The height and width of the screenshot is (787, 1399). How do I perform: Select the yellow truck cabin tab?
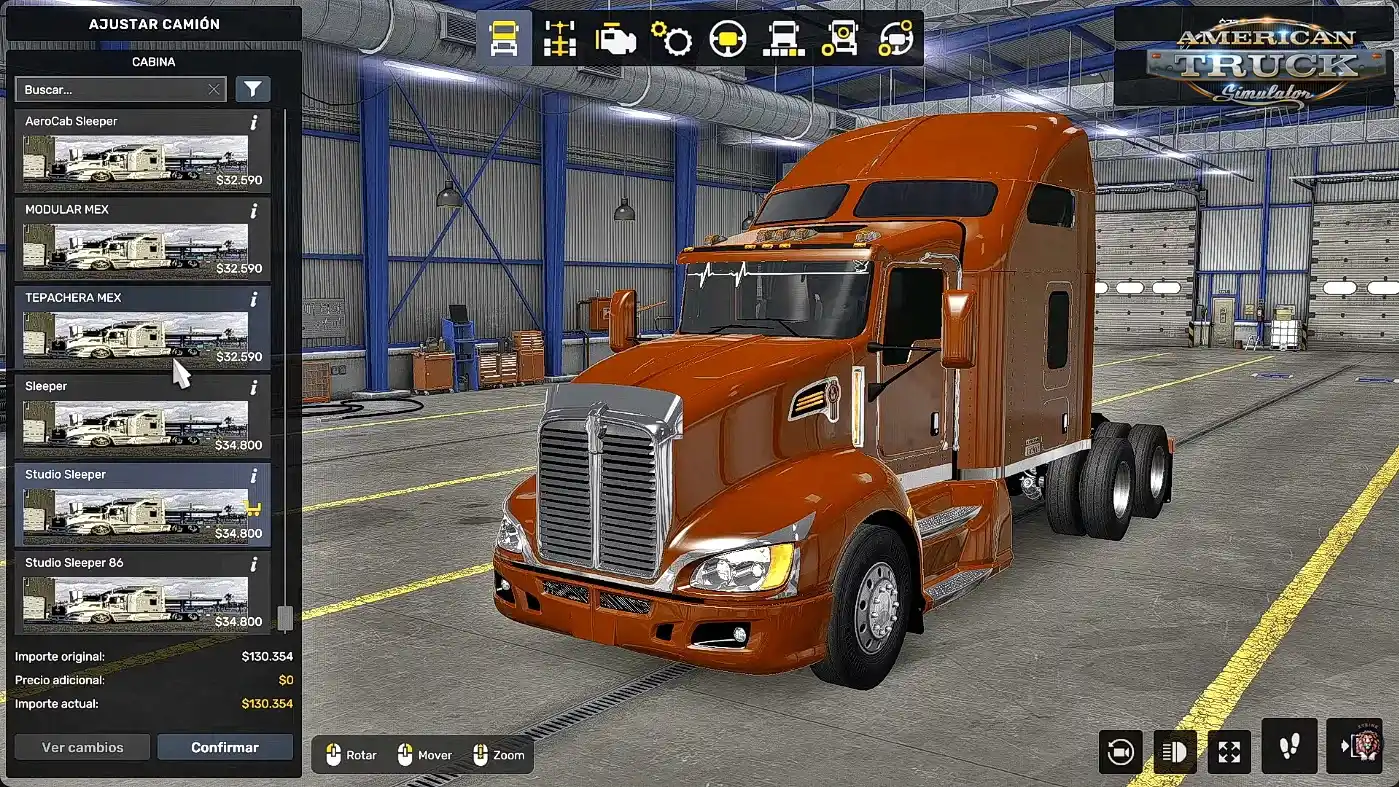(x=504, y=39)
